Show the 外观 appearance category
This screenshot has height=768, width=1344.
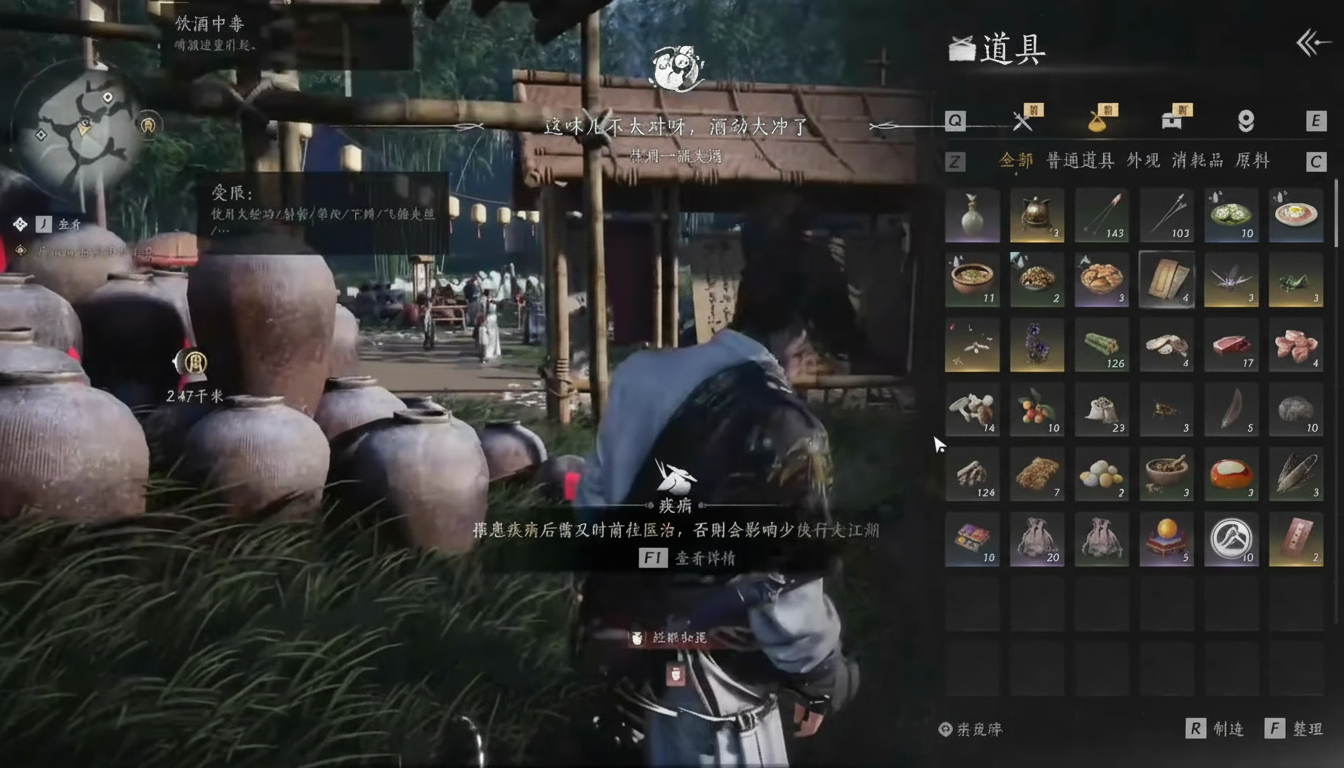[1143, 160]
